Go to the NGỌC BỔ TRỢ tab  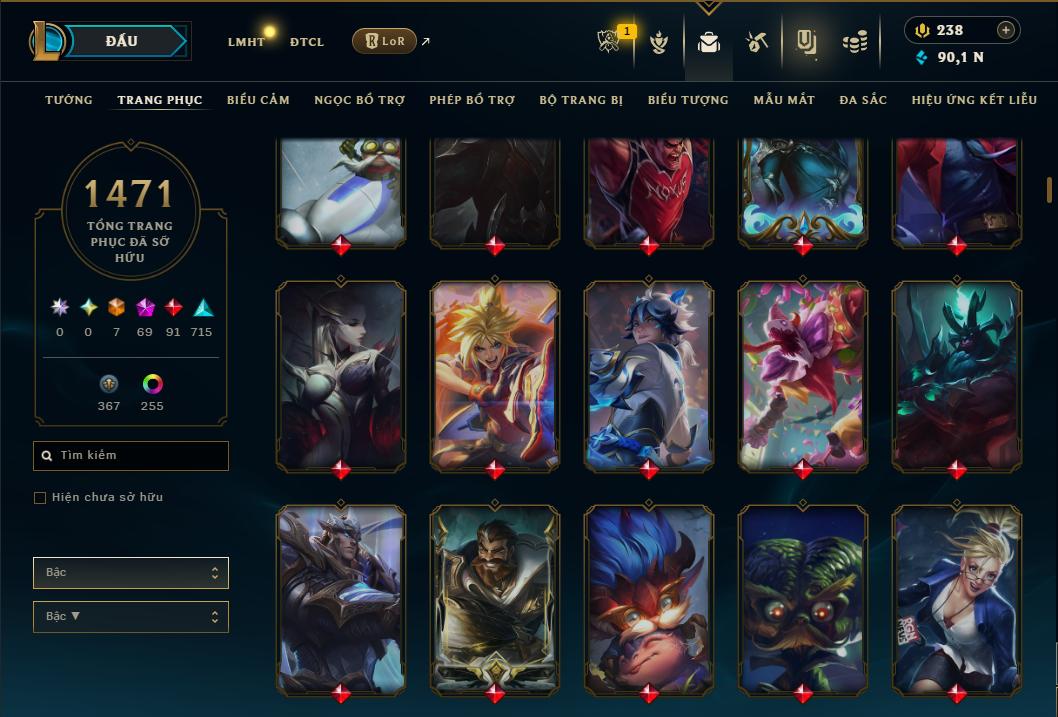point(359,100)
